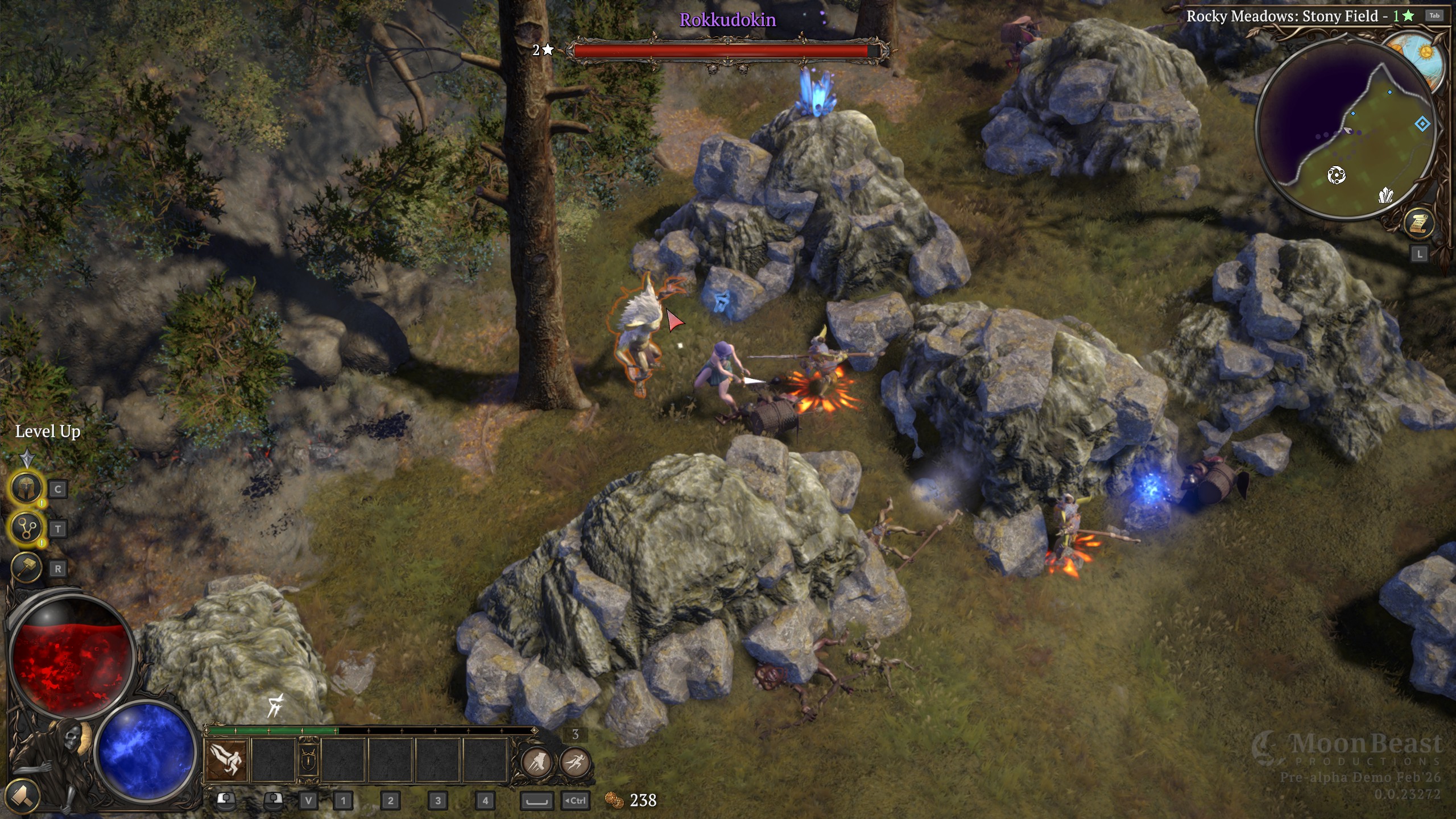Select the crystal marker on the minimap
This screenshot has width=1456, height=819.
(x=1386, y=196)
